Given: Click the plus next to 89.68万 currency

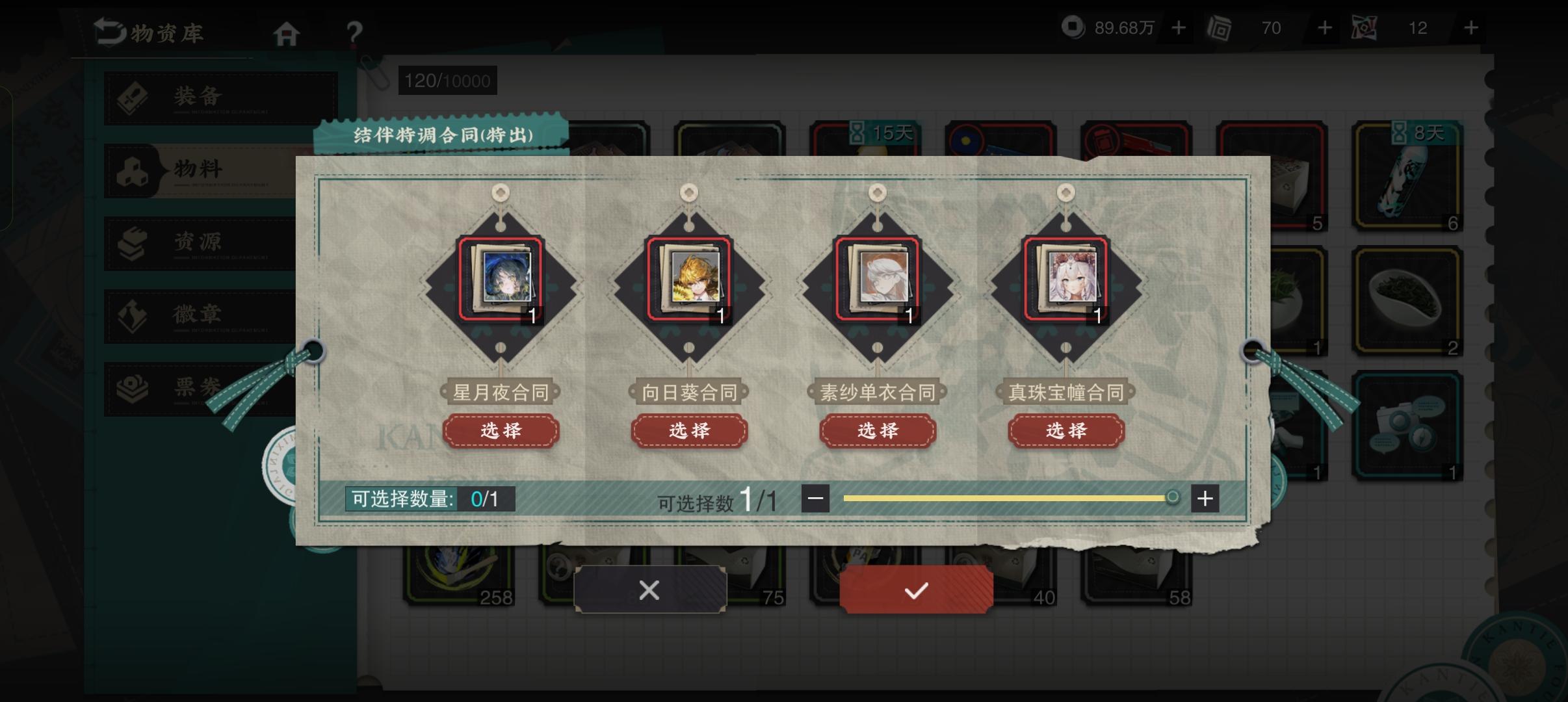Looking at the screenshot, I should tap(1179, 27).
